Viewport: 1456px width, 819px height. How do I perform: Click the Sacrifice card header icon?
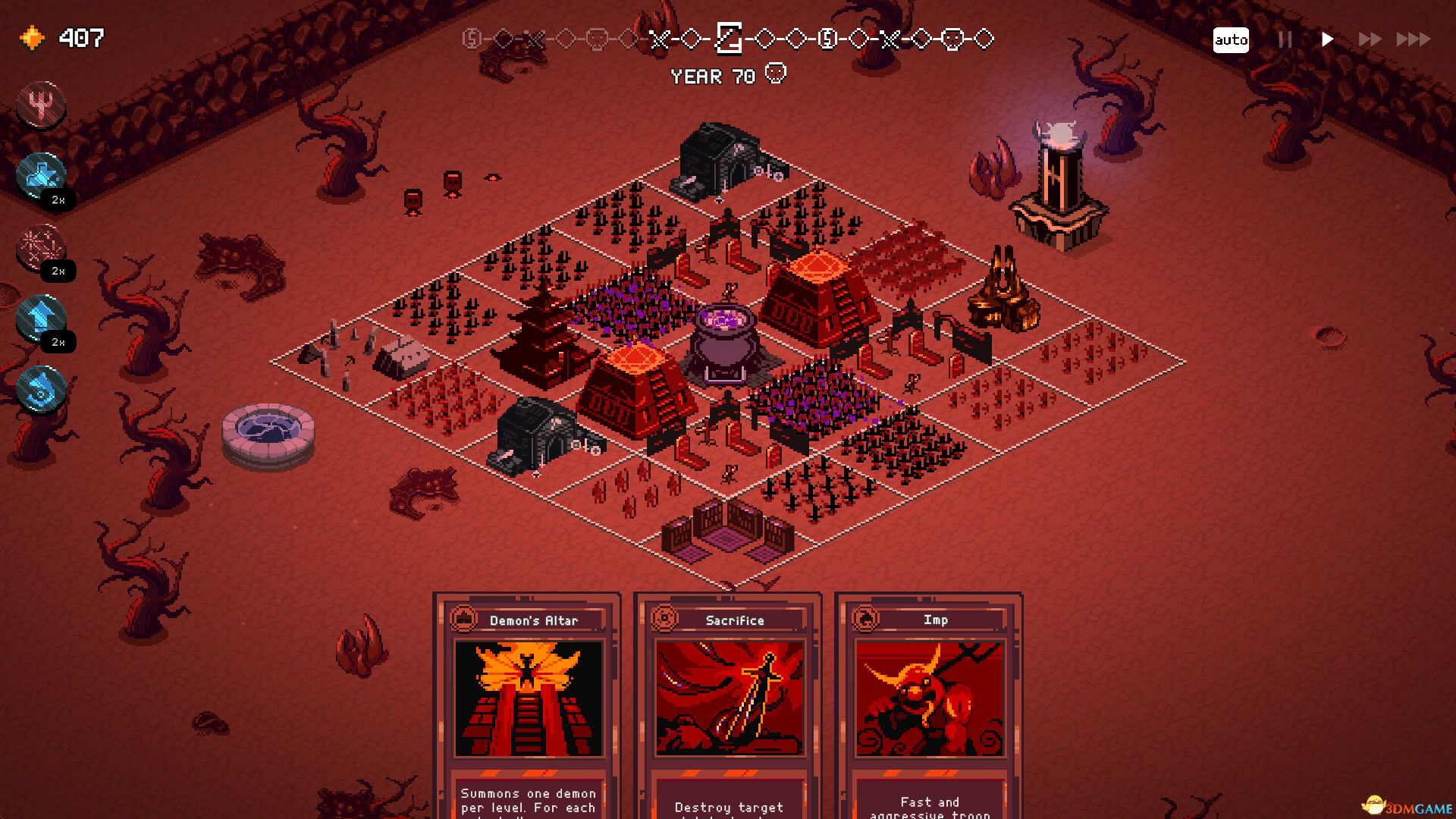(x=665, y=620)
